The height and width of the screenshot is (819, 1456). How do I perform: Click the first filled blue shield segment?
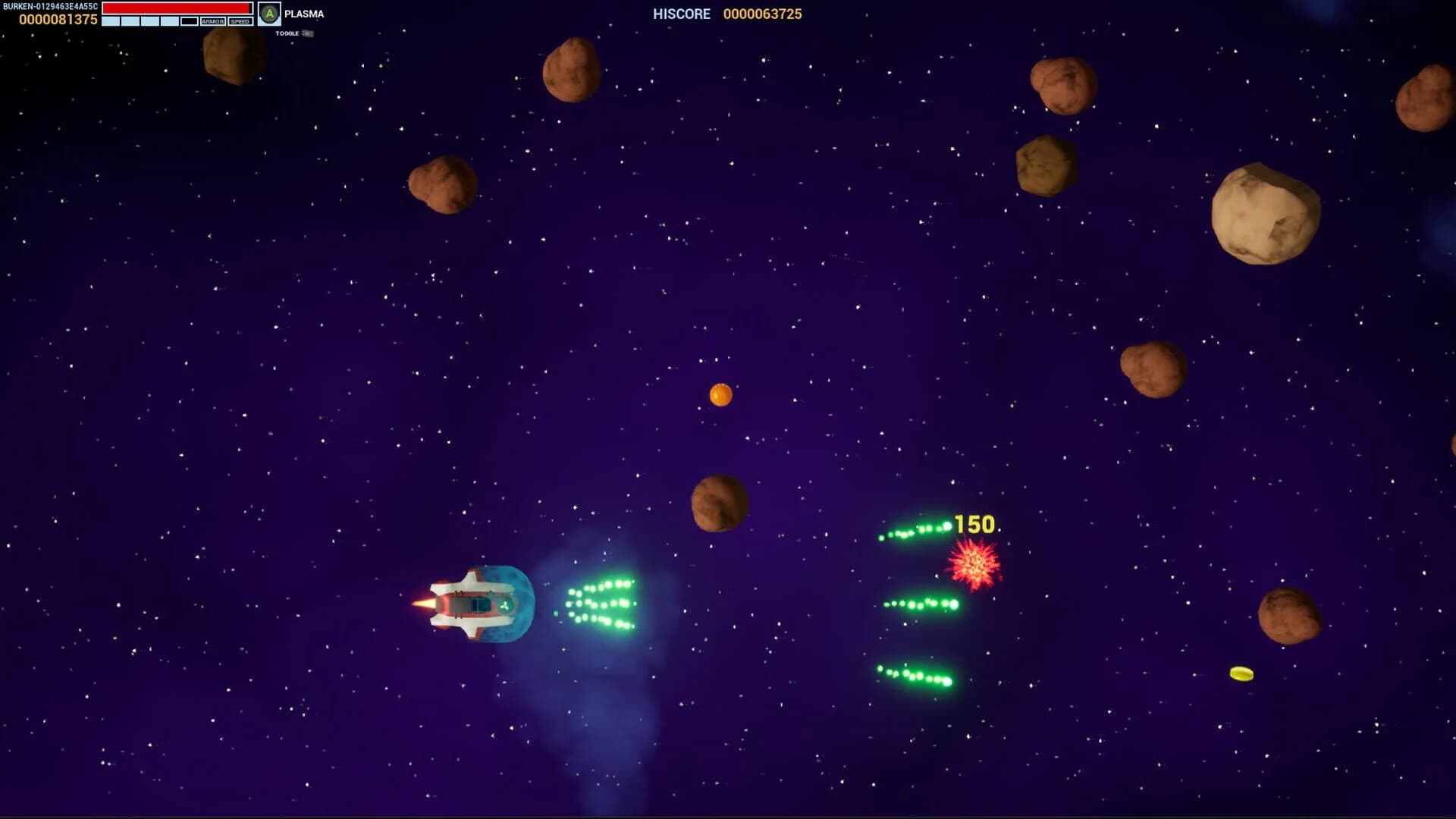click(x=111, y=21)
